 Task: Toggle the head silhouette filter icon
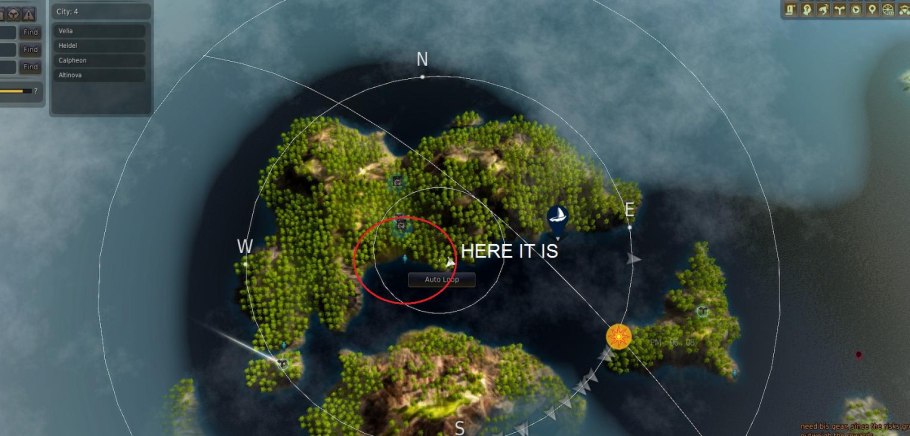[805, 10]
